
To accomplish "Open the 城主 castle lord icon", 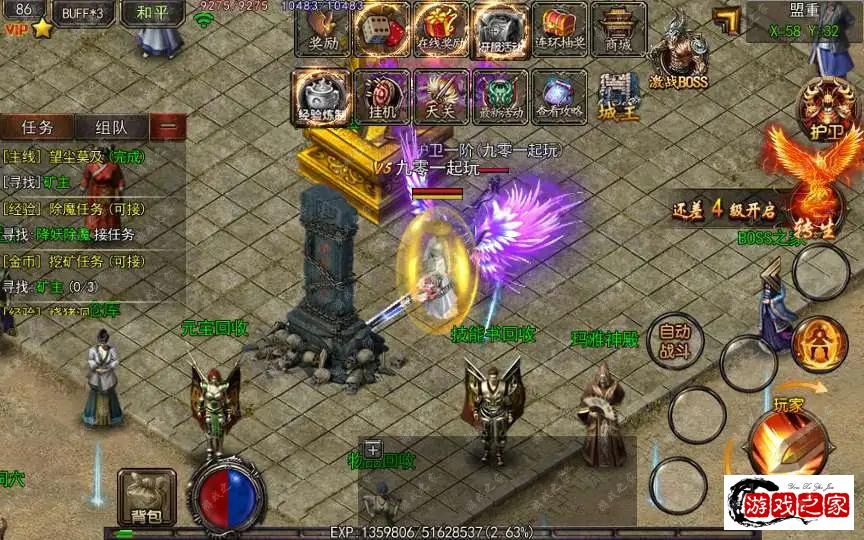I will pos(619,98).
